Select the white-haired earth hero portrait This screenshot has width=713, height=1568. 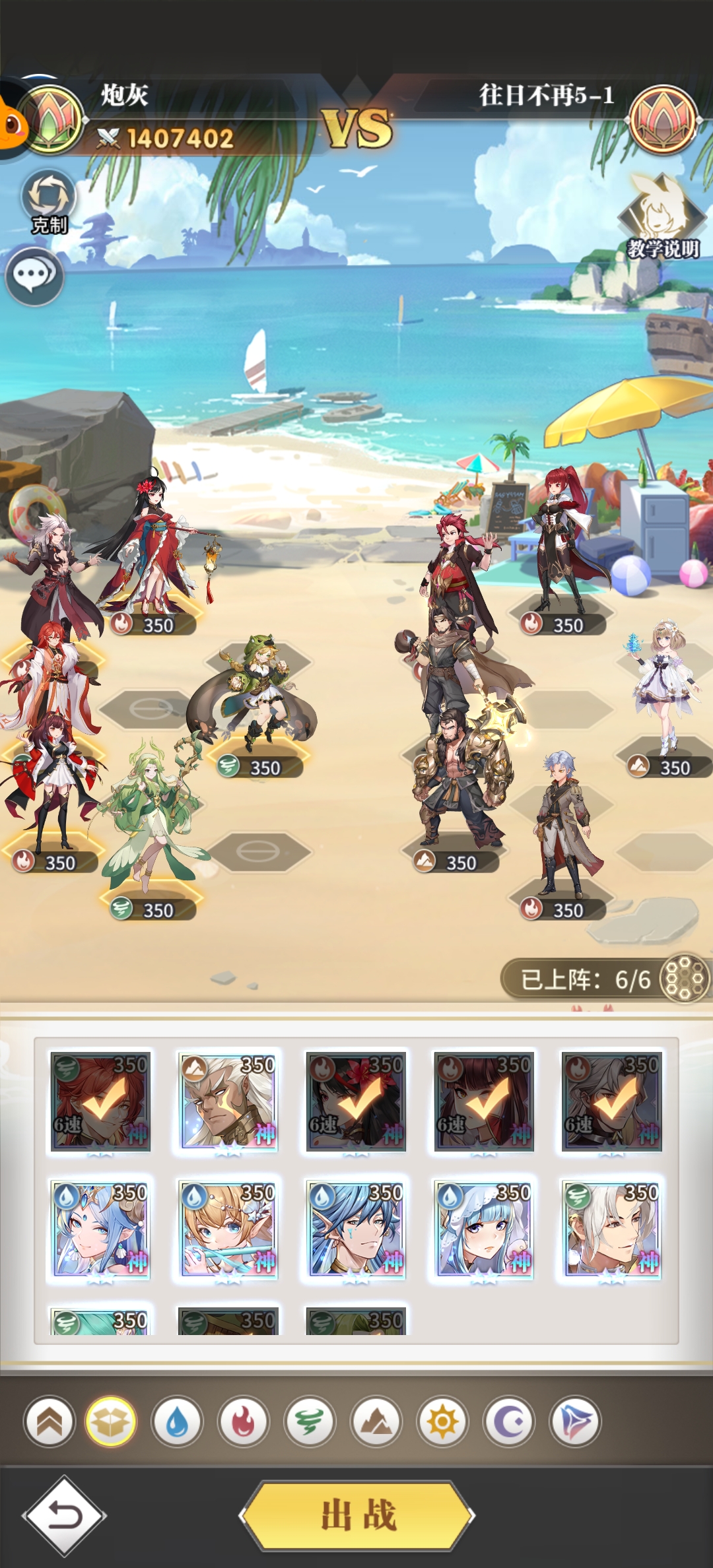coord(228,1101)
